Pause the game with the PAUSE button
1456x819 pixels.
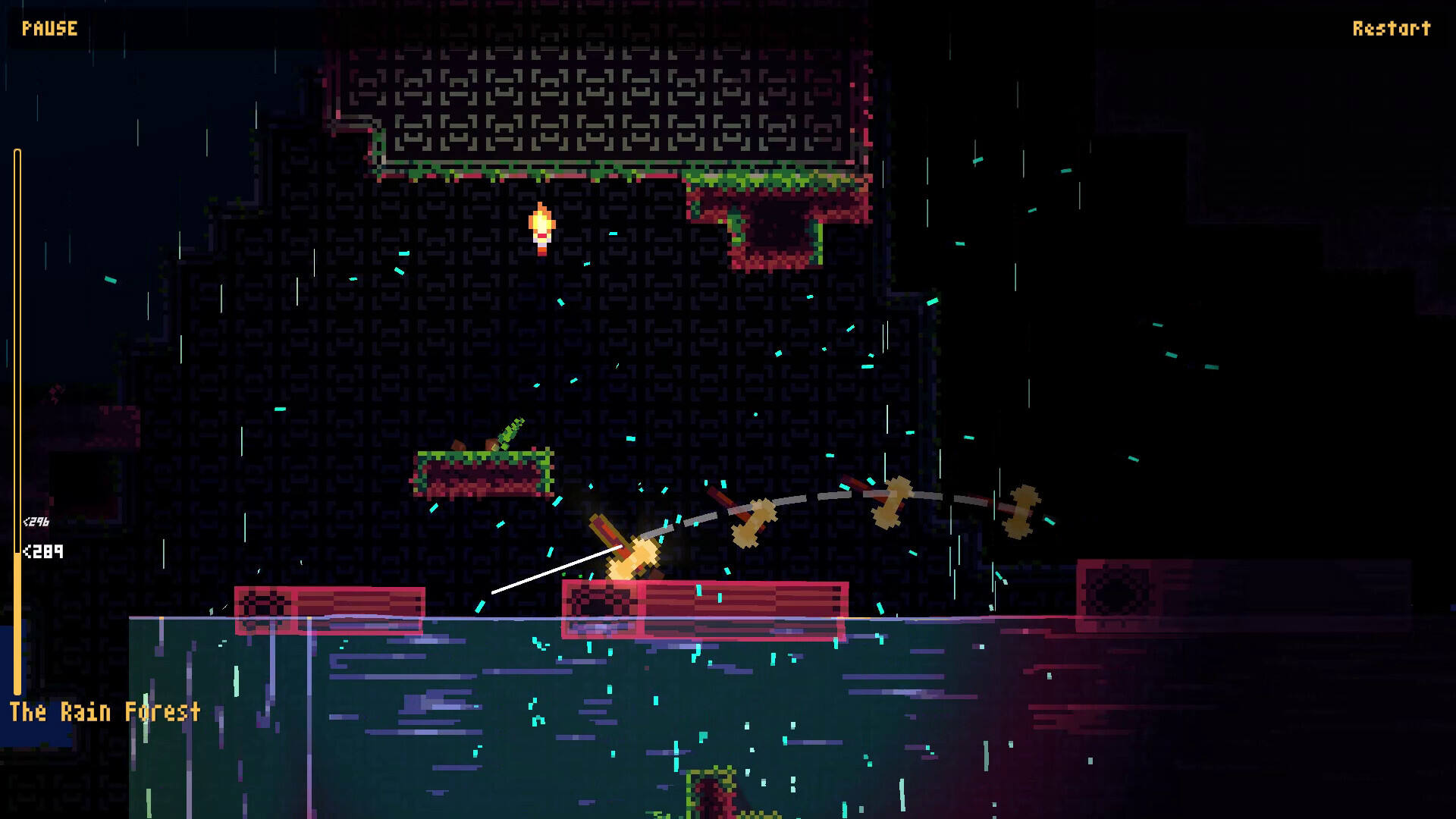tap(49, 29)
